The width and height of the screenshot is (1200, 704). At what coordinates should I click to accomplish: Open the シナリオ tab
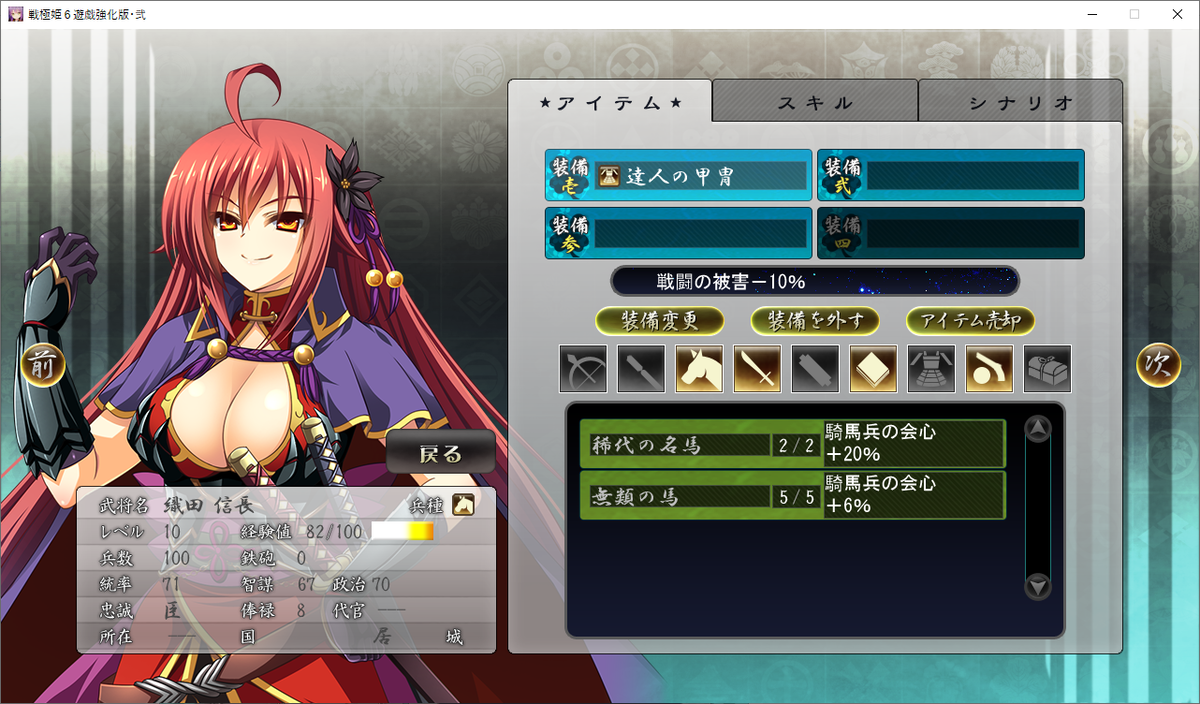click(1020, 102)
